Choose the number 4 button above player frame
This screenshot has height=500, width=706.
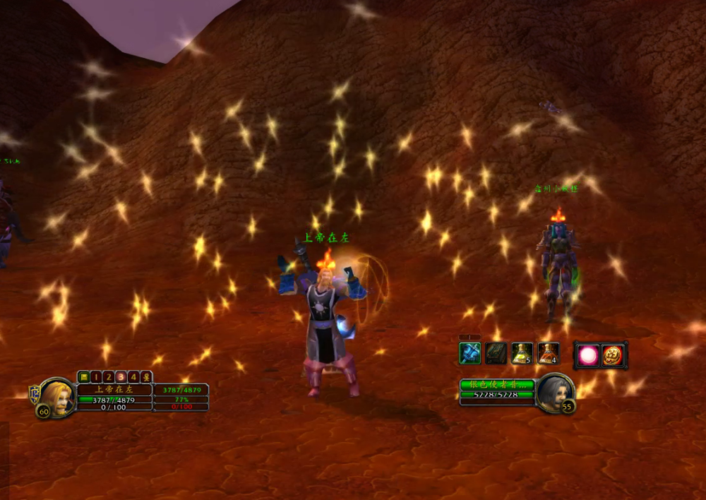[x=133, y=376]
